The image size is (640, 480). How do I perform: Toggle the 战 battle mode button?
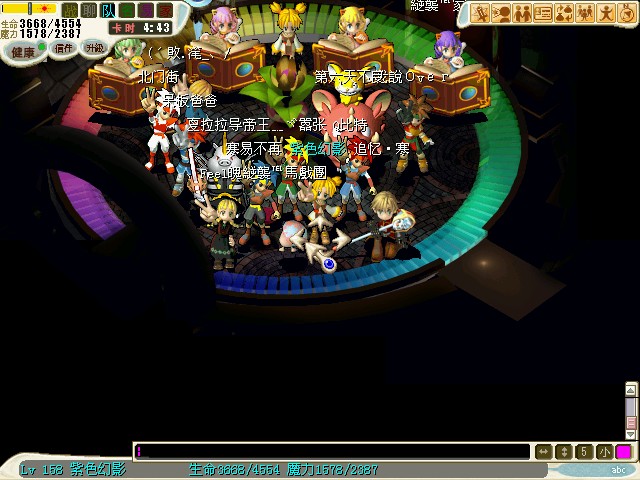pos(70,10)
